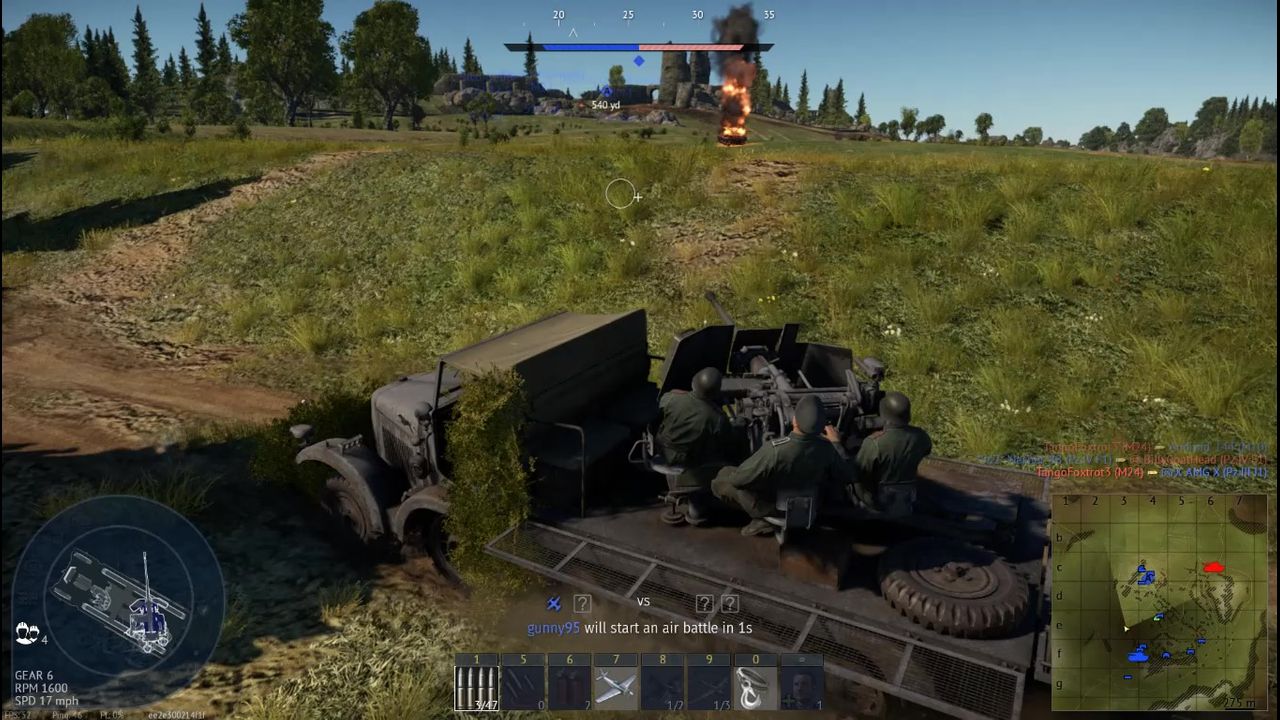Select the dimmed bomber slot numbered 9
The height and width of the screenshot is (720, 1280).
pyautogui.click(x=708, y=687)
